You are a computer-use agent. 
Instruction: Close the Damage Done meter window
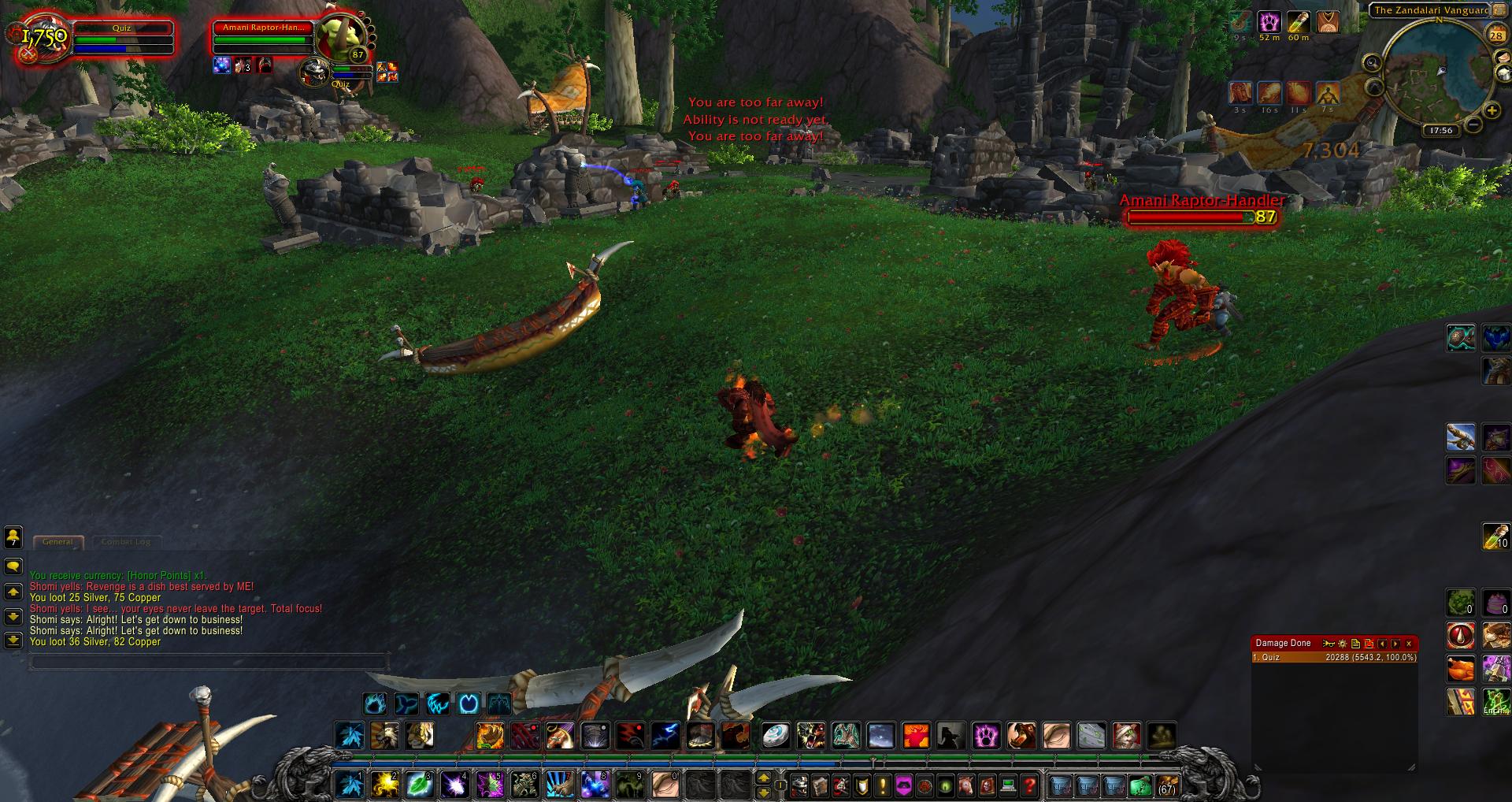click(1409, 644)
